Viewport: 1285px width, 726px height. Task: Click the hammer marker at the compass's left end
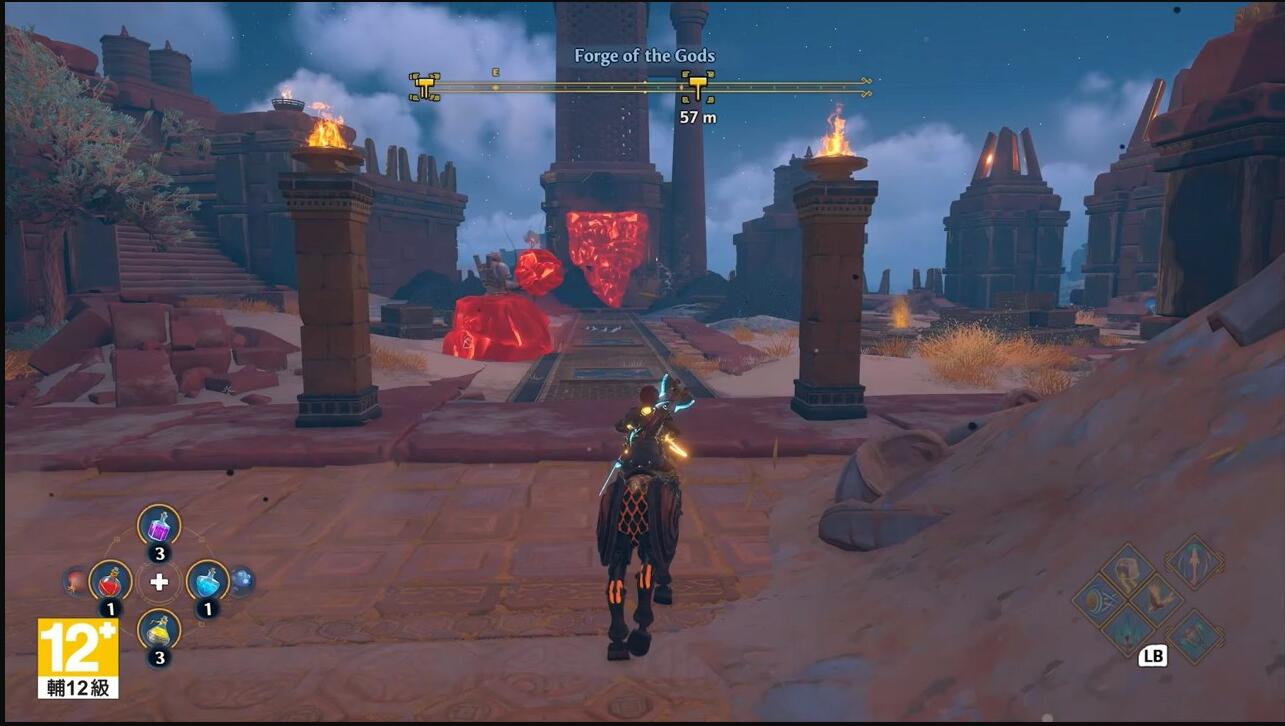425,87
